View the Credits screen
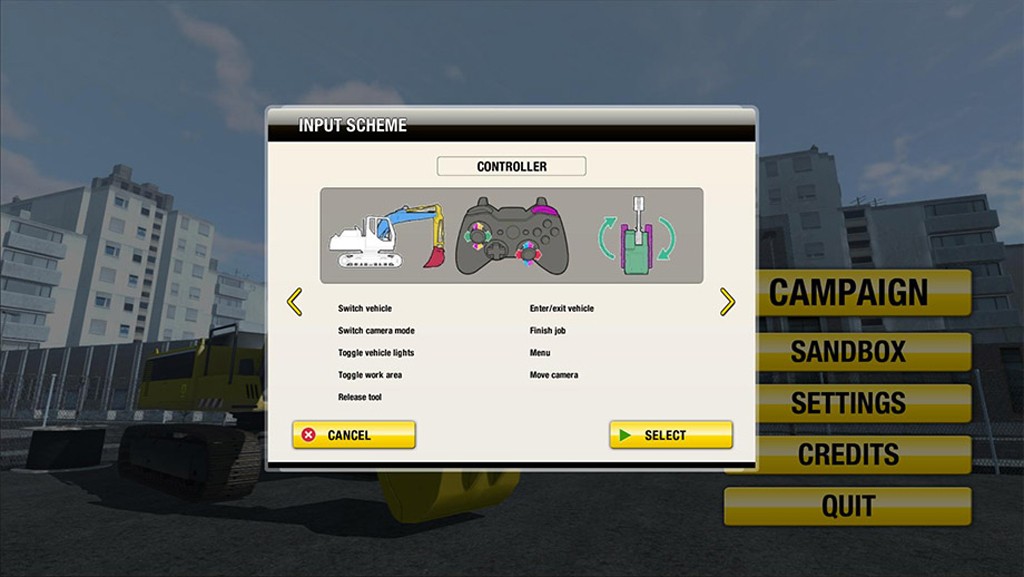The image size is (1024, 577). pyautogui.click(x=848, y=454)
